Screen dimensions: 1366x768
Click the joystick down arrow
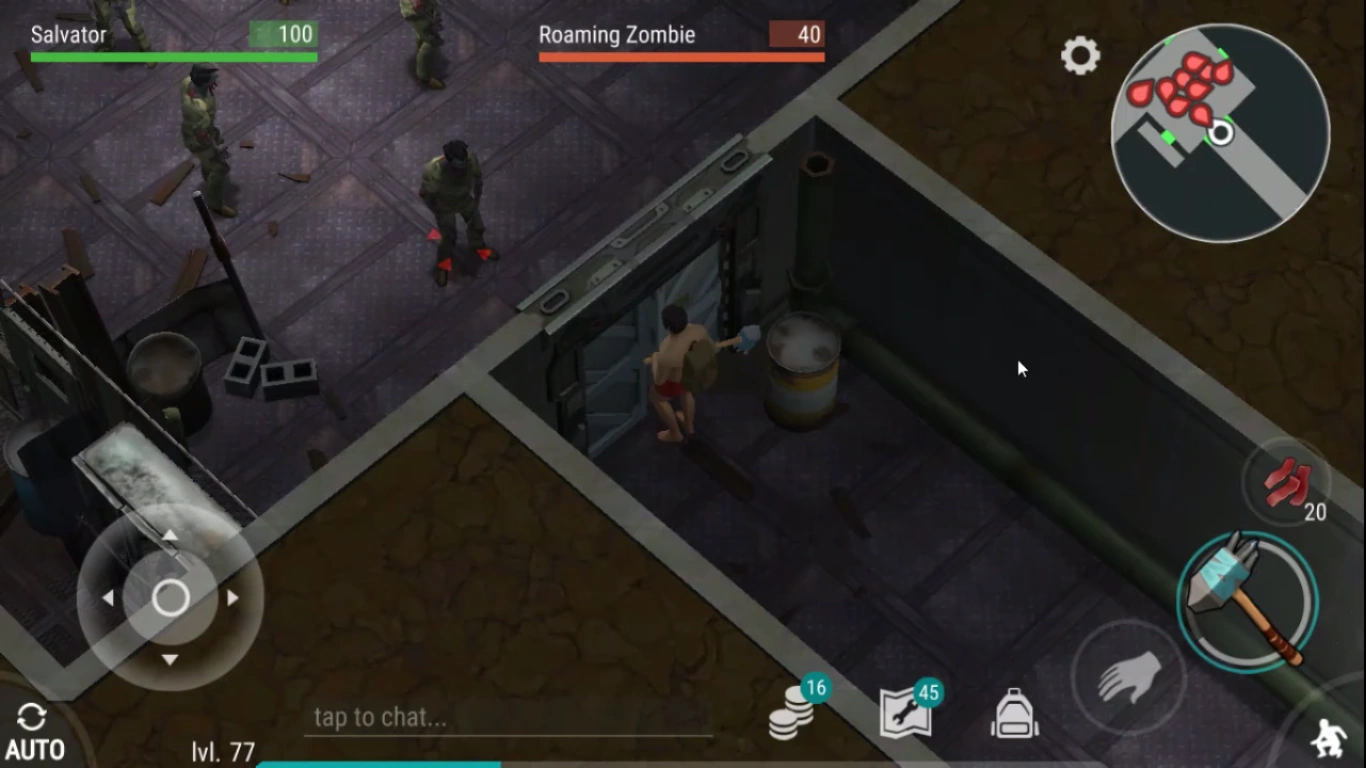[x=170, y=659]
